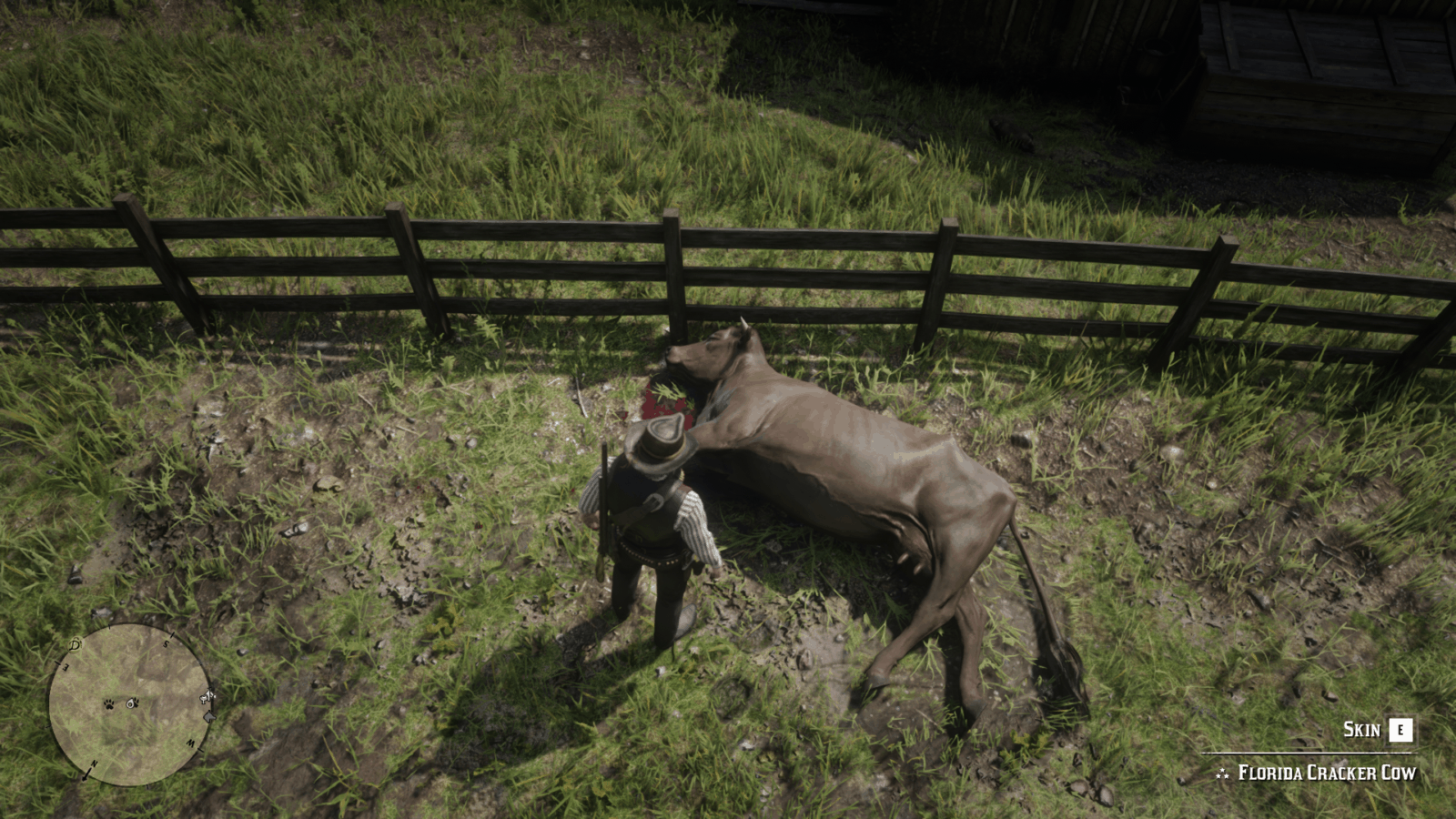The width and height of the screenshot is (1456, 819).
Task: Click the paw print icon on the minimap
Action: pyautogui.click(x=109, y=704)
